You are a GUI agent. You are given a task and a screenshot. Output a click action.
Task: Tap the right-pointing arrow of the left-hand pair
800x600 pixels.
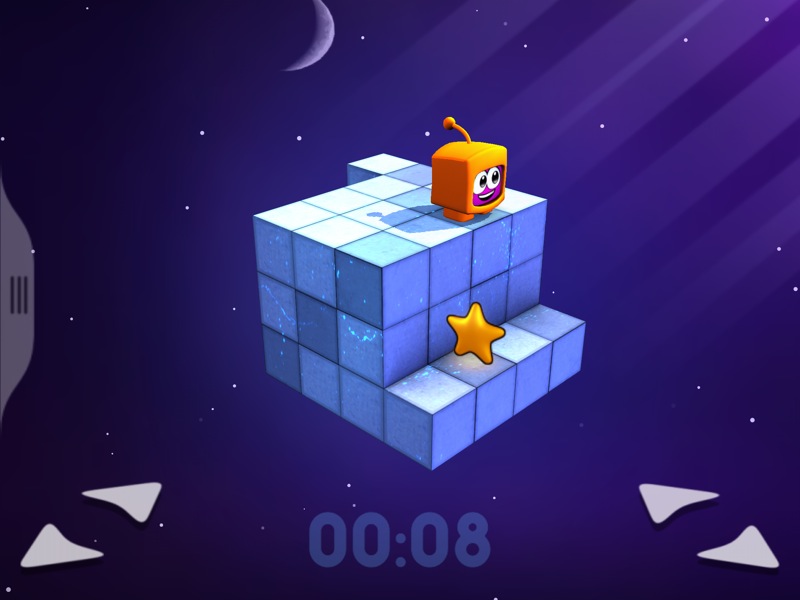[124, 499]
